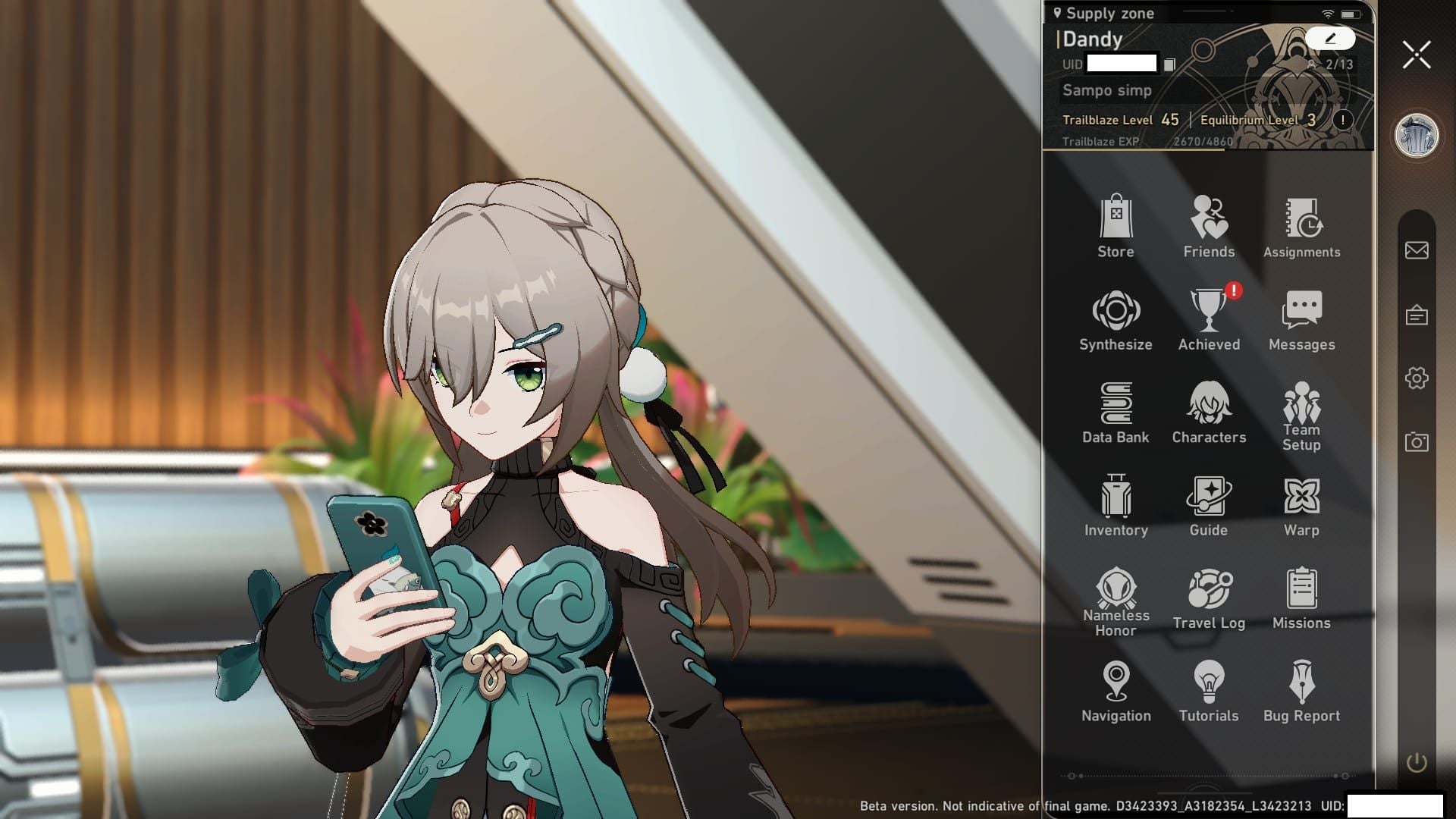
Task: Show the Characters screen
Action: pos(1209,412)
